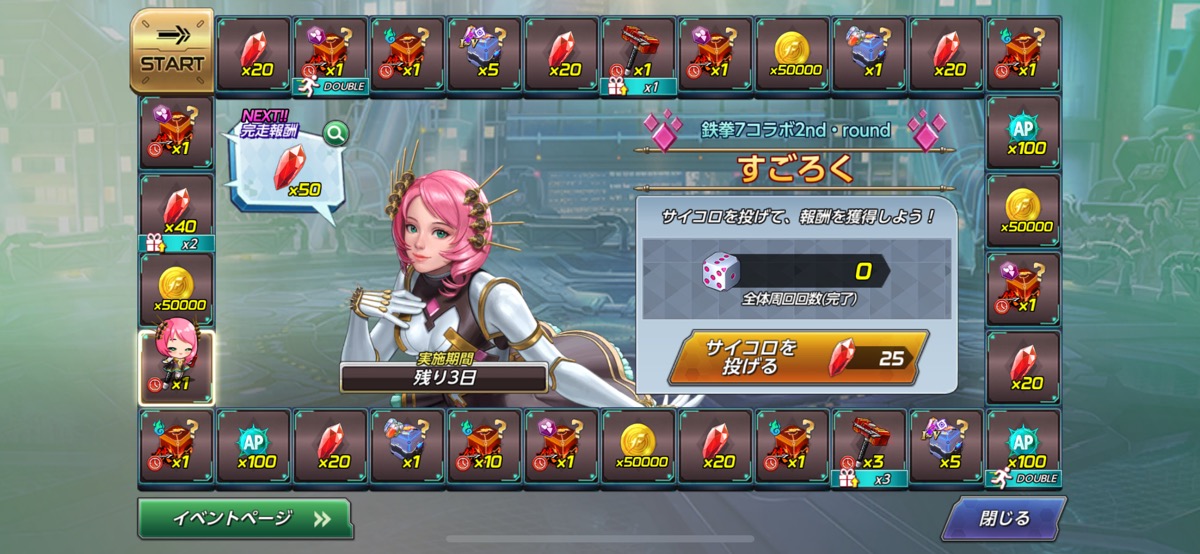
Task: Choose the x1 hammer tile with gift bonus
Action: click(639, 54)
